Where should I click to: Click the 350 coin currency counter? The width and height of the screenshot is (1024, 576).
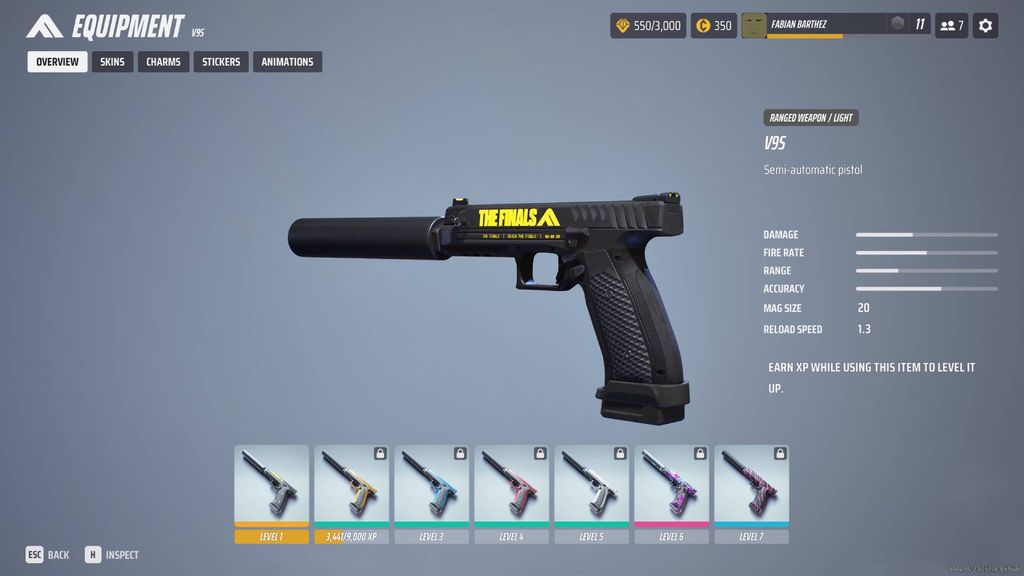pyautogui.click(x=714, y=25)
